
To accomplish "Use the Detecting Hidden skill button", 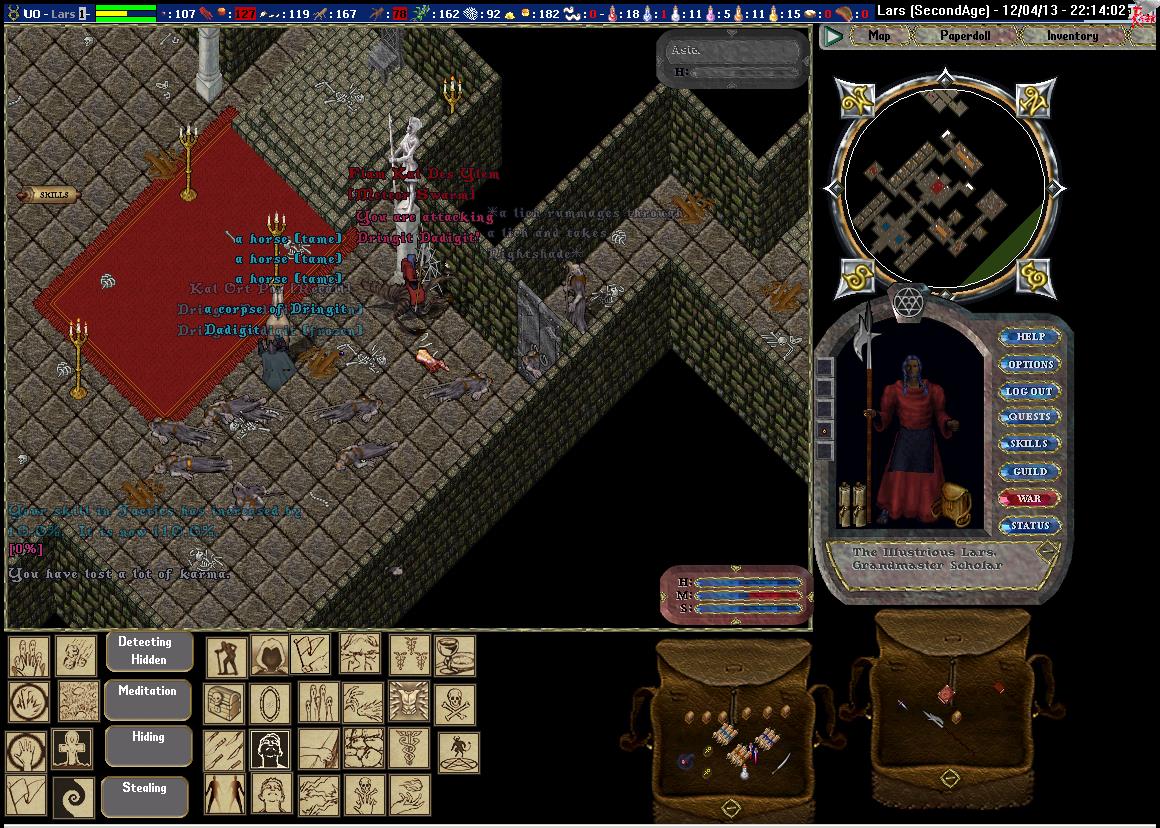I will point(148,651).
